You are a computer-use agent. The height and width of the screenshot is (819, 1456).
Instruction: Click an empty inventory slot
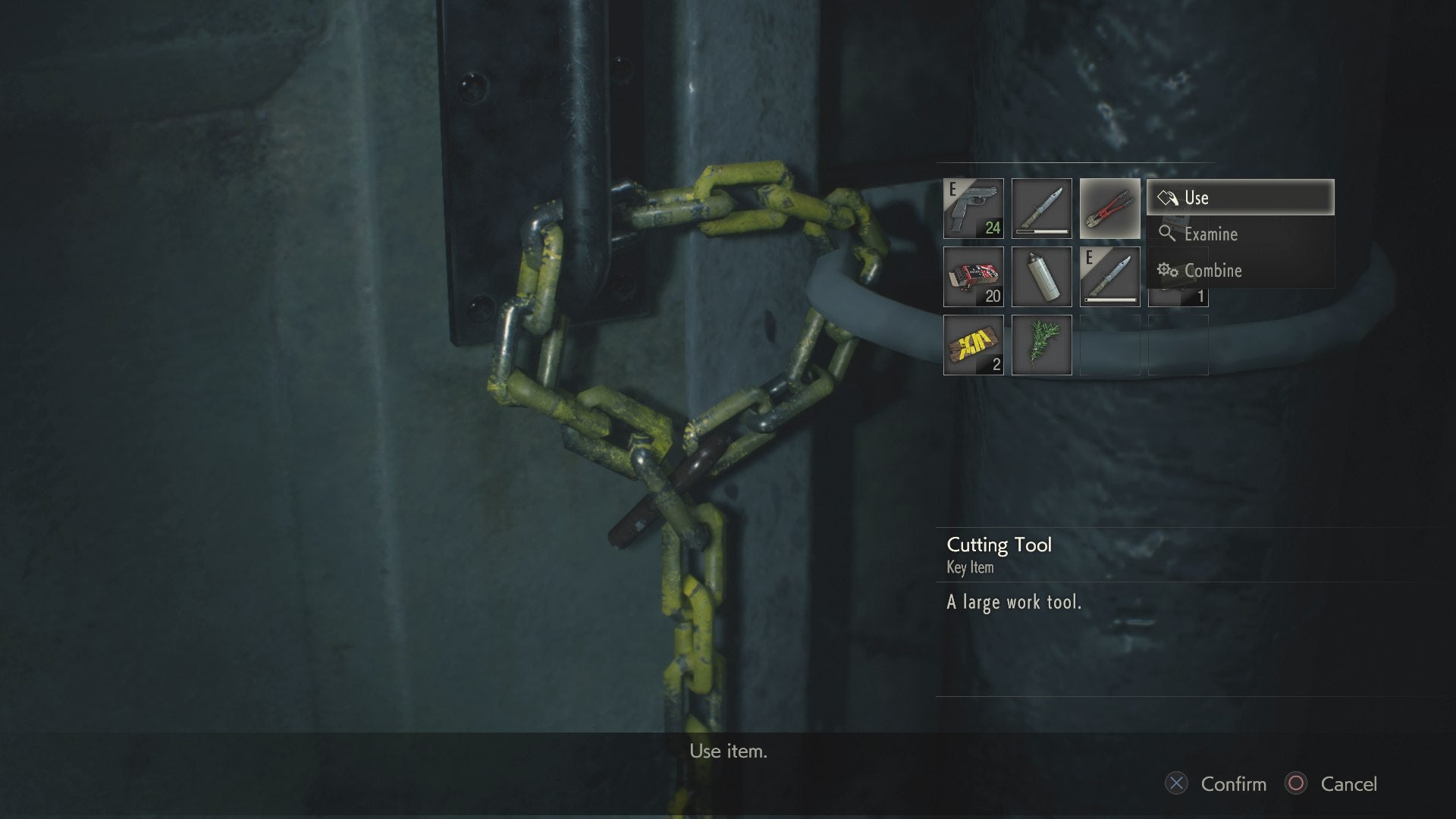[x=1109, y=345]
